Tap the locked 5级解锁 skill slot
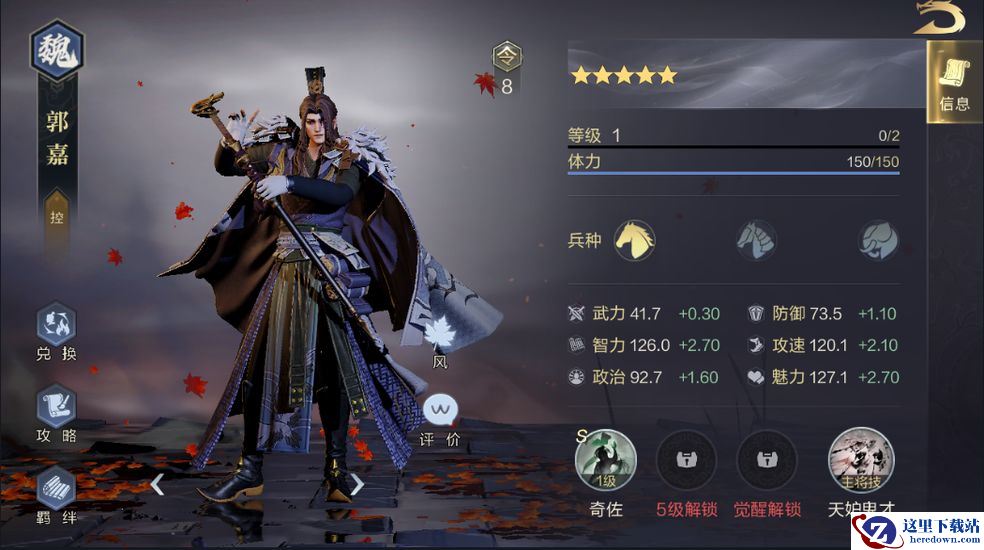Screen dimensions: 984x550 click(x=686, y=459)
